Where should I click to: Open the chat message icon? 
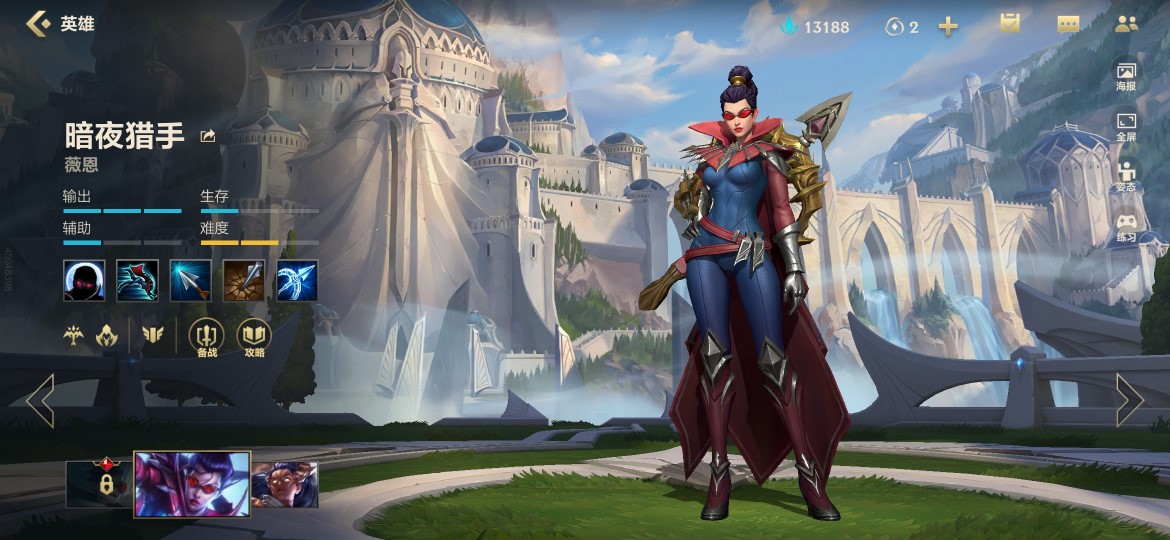(1068, 25)
